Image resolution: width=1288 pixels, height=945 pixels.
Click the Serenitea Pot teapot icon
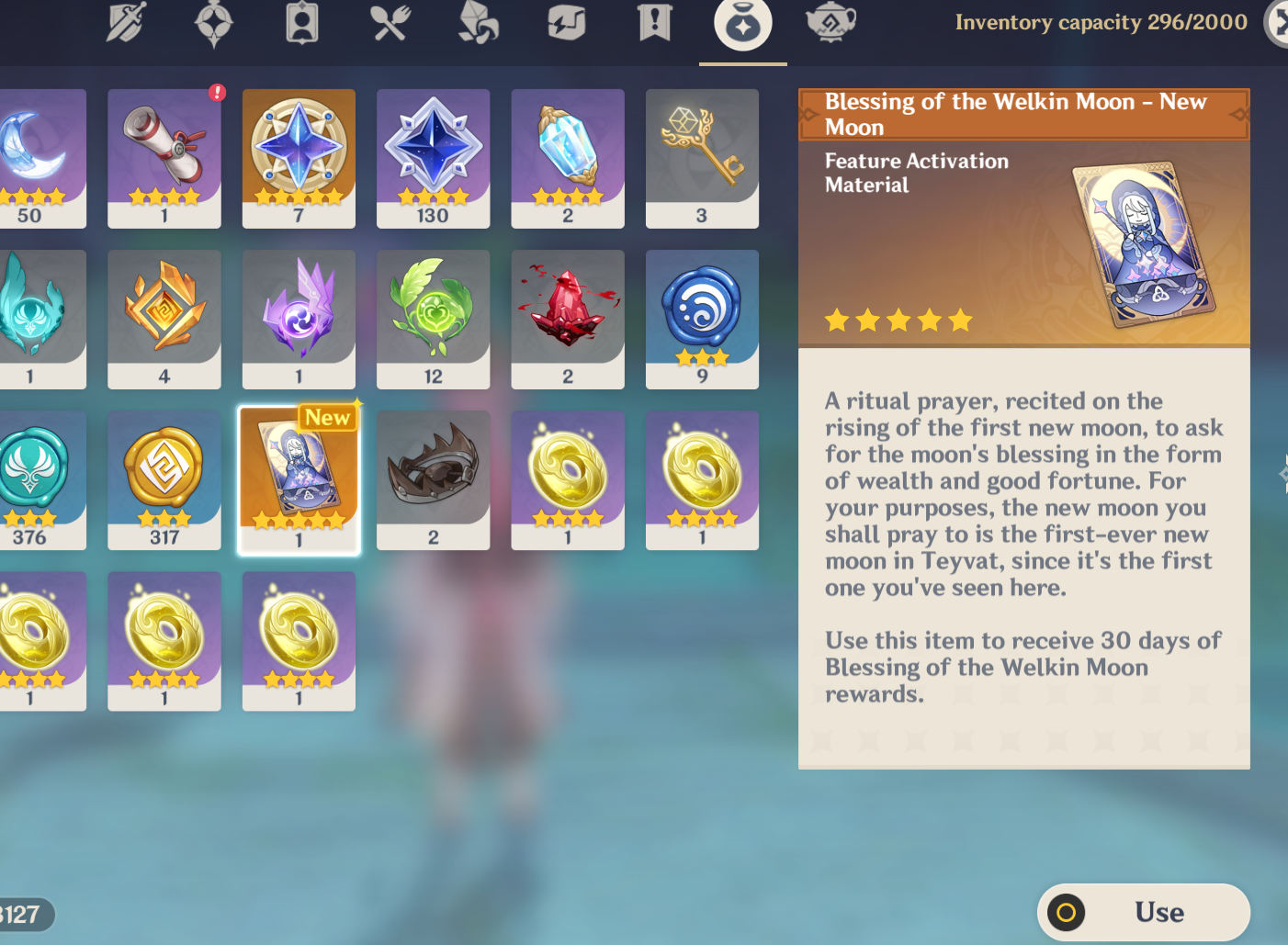[x=830, y=24]
